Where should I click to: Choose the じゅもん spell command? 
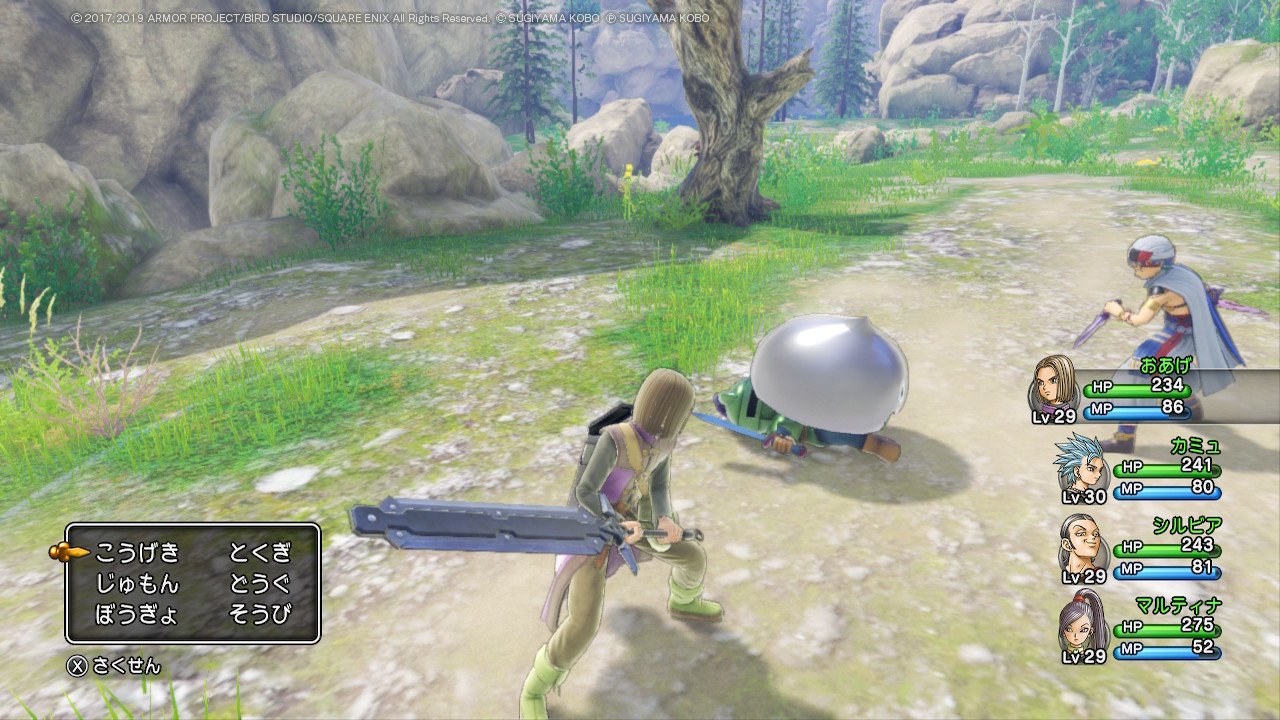point(137,583)
